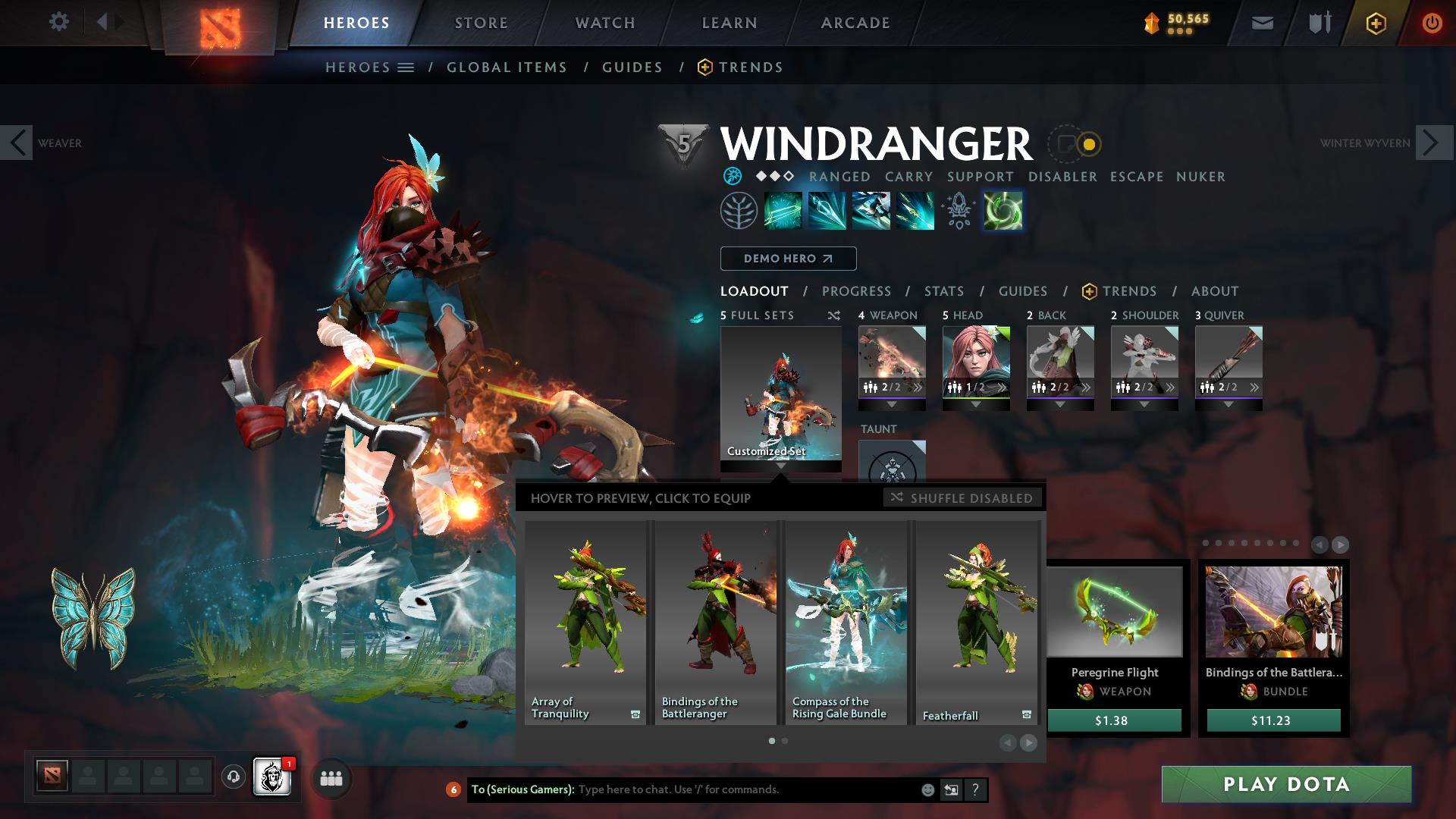1456x819 pixels.
Task: Switch to the PROGRESS tab
Action: tap(857, 291)
